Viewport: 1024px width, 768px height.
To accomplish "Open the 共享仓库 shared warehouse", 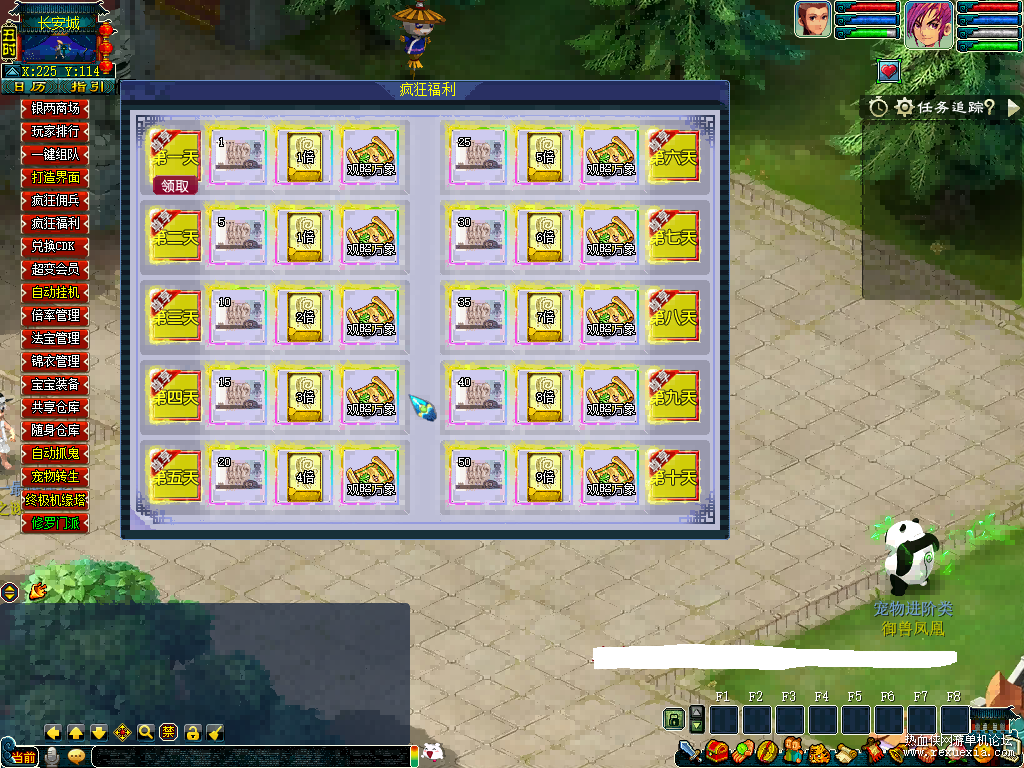I will (55, 408).
